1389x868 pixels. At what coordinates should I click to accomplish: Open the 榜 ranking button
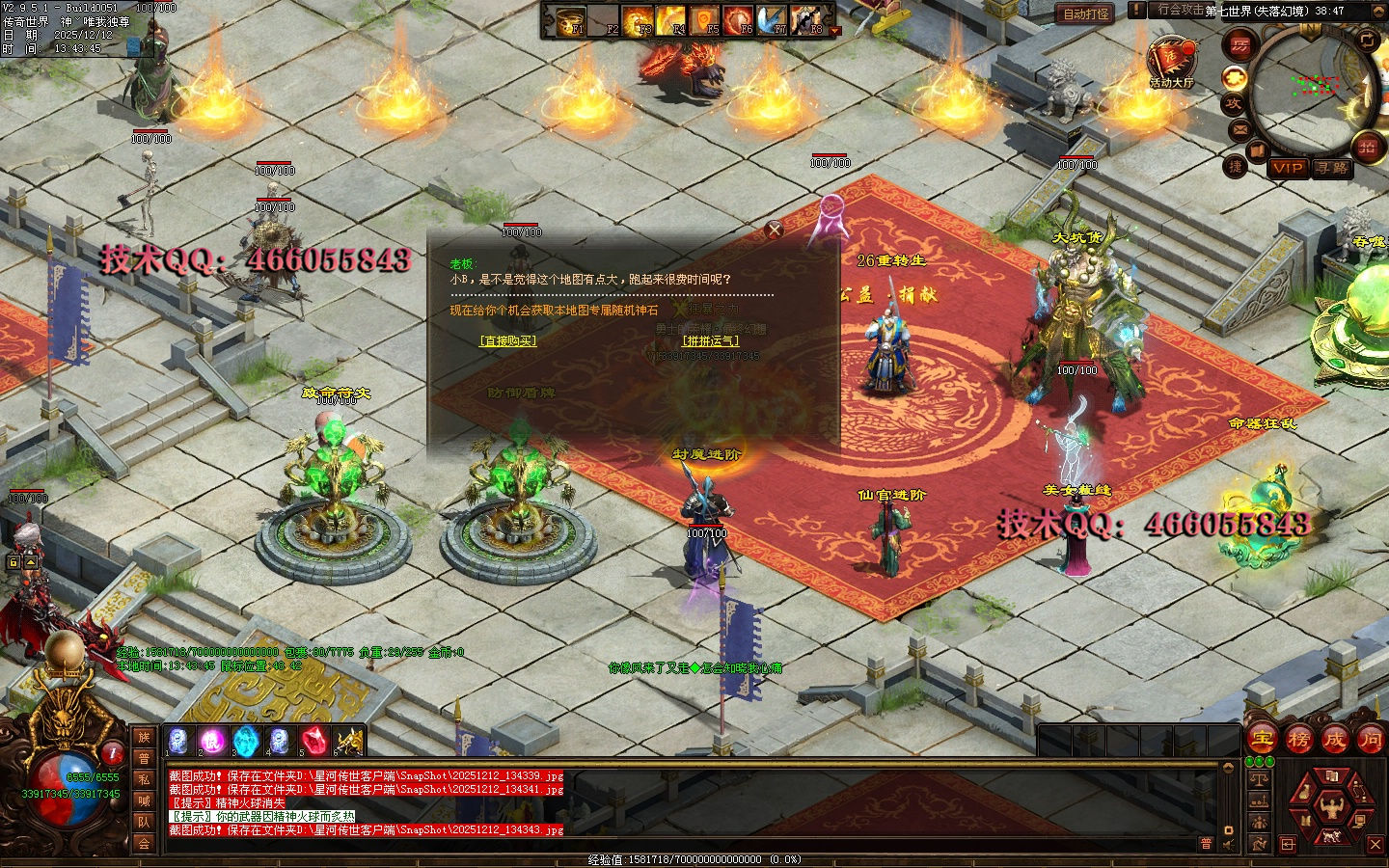(1298, 740)
